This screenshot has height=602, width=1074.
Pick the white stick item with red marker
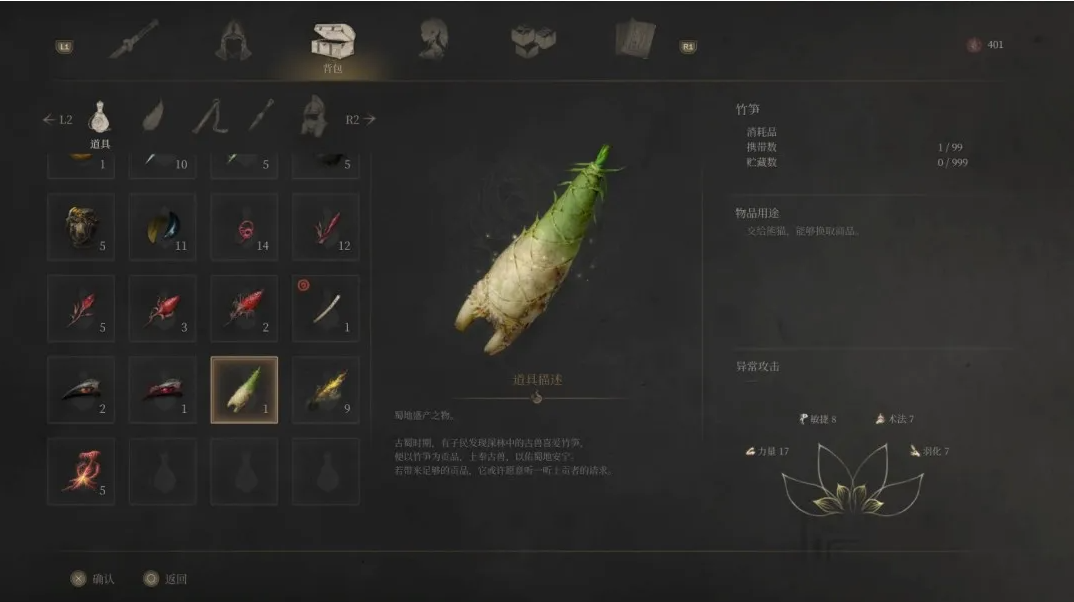[326, 308]
